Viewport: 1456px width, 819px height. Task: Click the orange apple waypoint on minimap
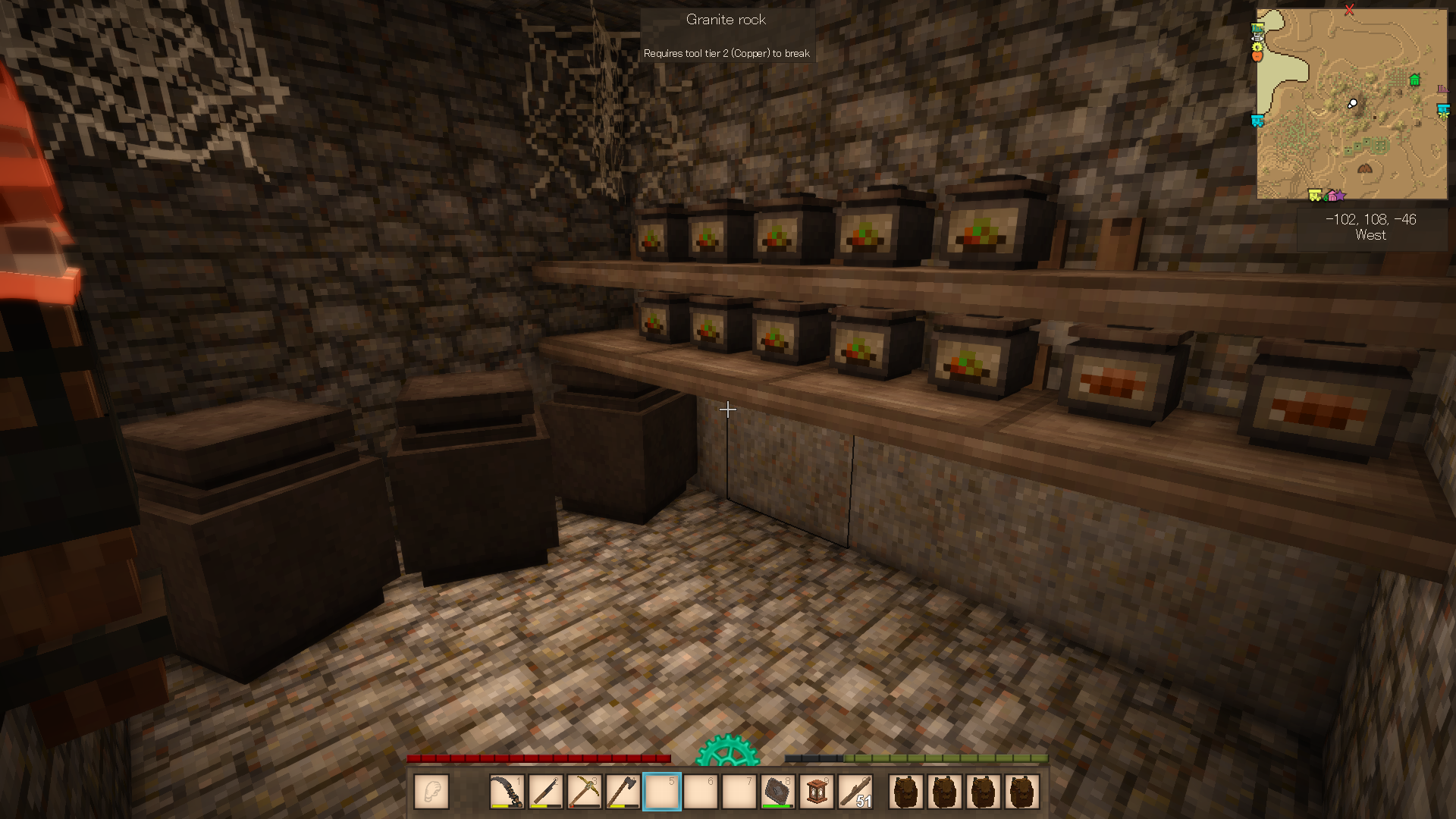click(1257, 55)
